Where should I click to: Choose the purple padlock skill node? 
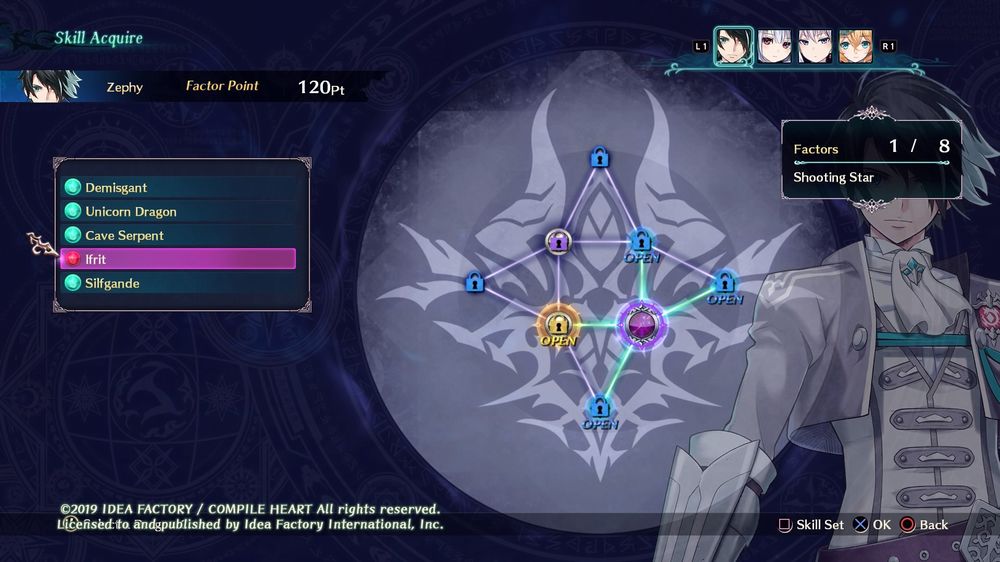[558, 241]
